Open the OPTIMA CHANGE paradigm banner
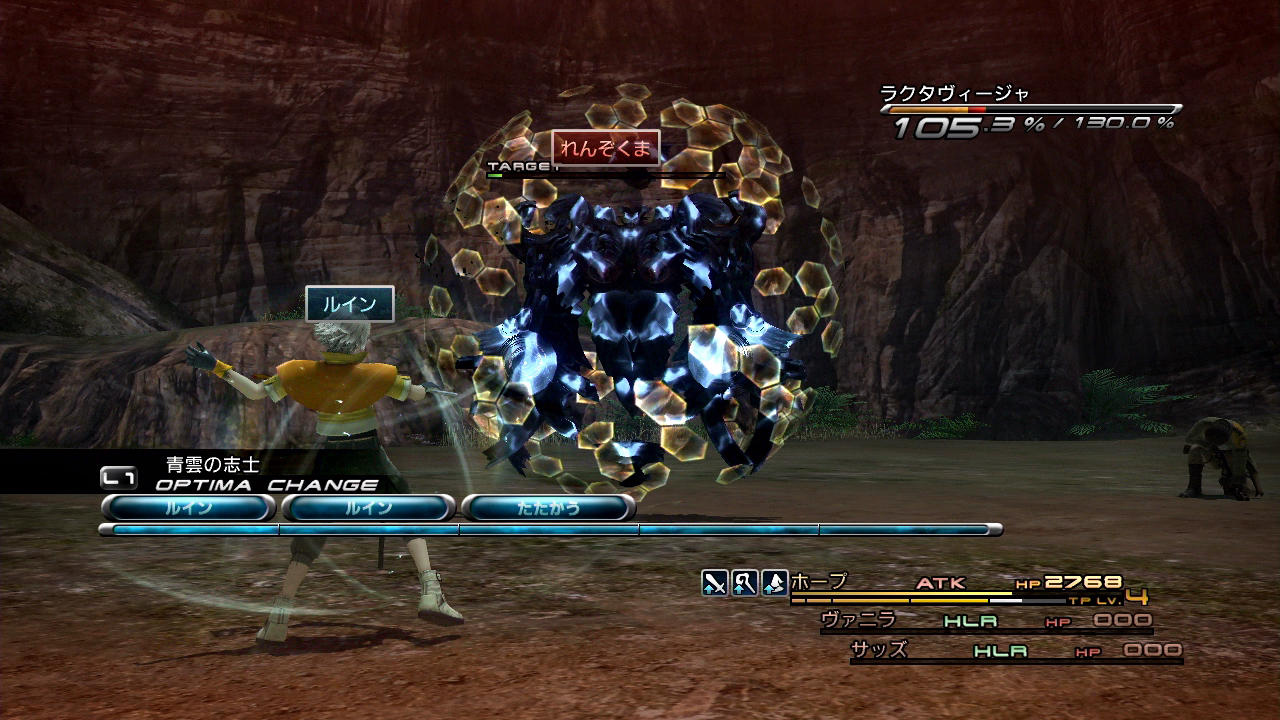Screen dimensions: 1280x720 click(x=266, y=485)
